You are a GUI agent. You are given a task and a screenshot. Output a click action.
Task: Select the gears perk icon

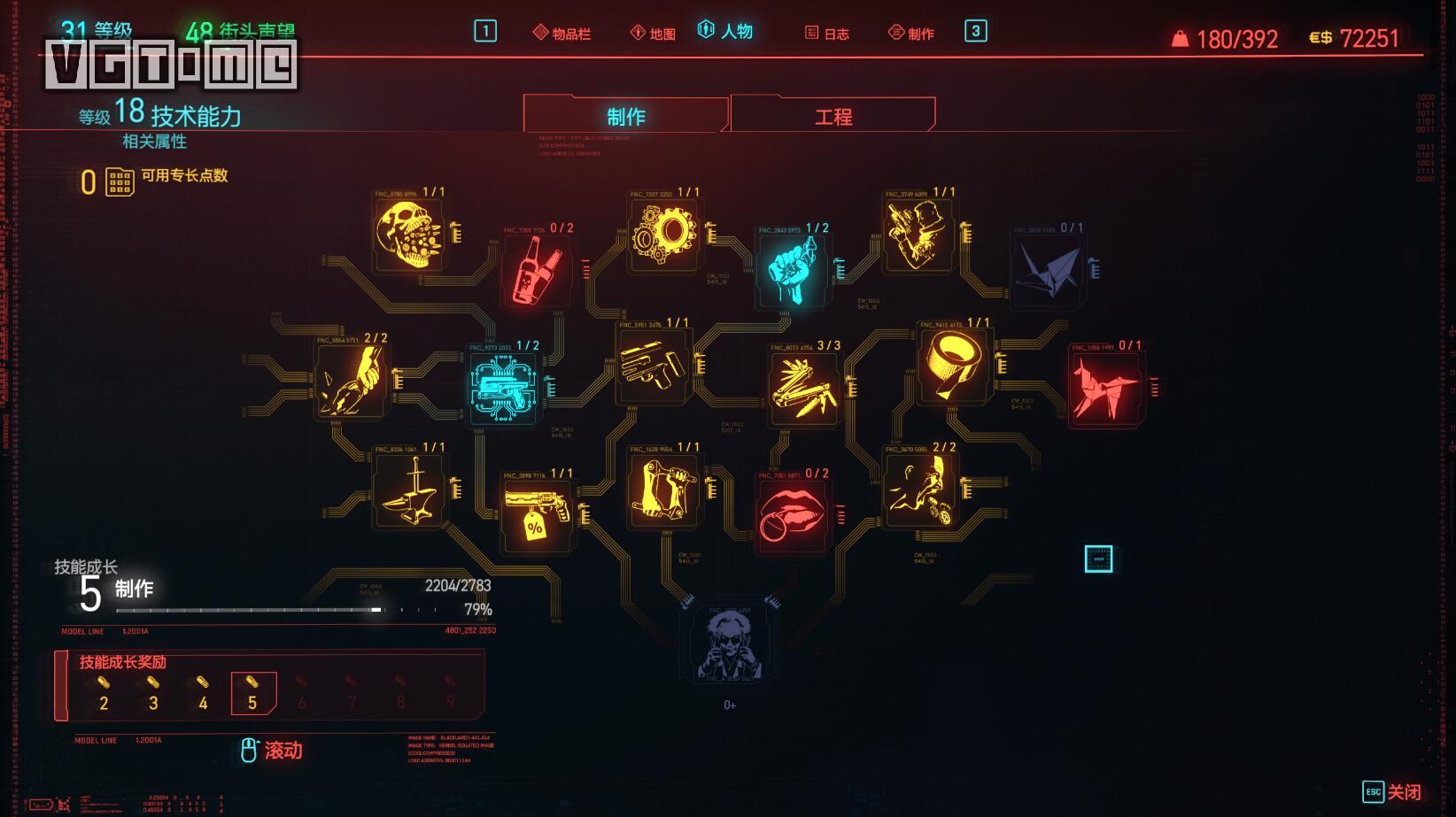point(663,235)
